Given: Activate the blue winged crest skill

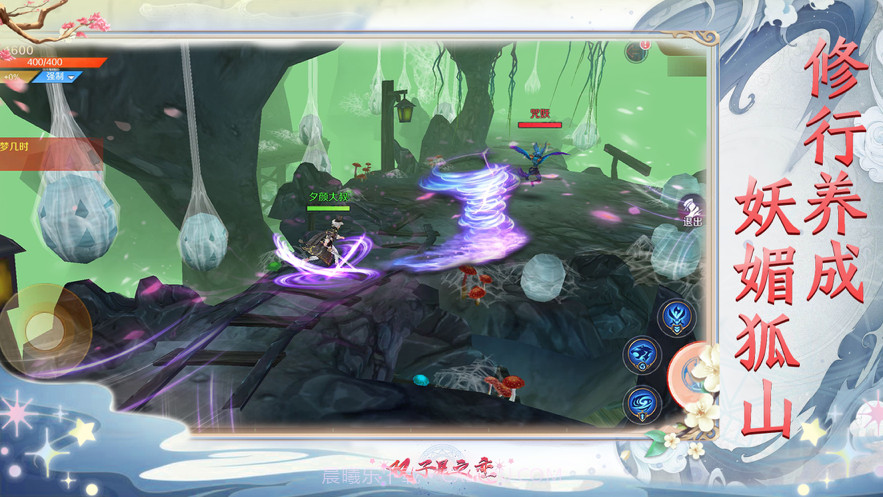Looking at the screenshot, I should (x=676, y=316).
